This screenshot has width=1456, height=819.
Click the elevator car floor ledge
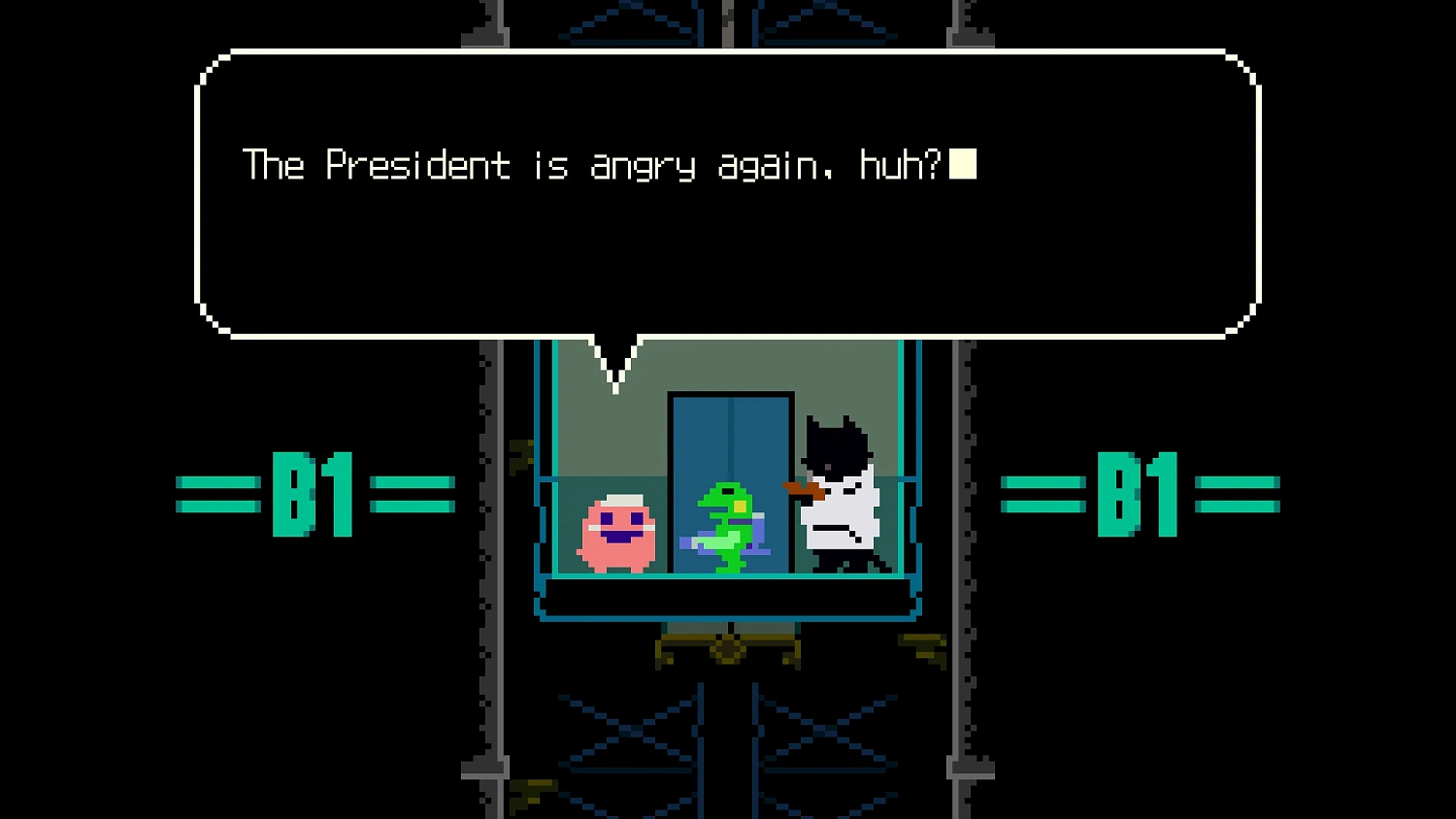point(726,597)
